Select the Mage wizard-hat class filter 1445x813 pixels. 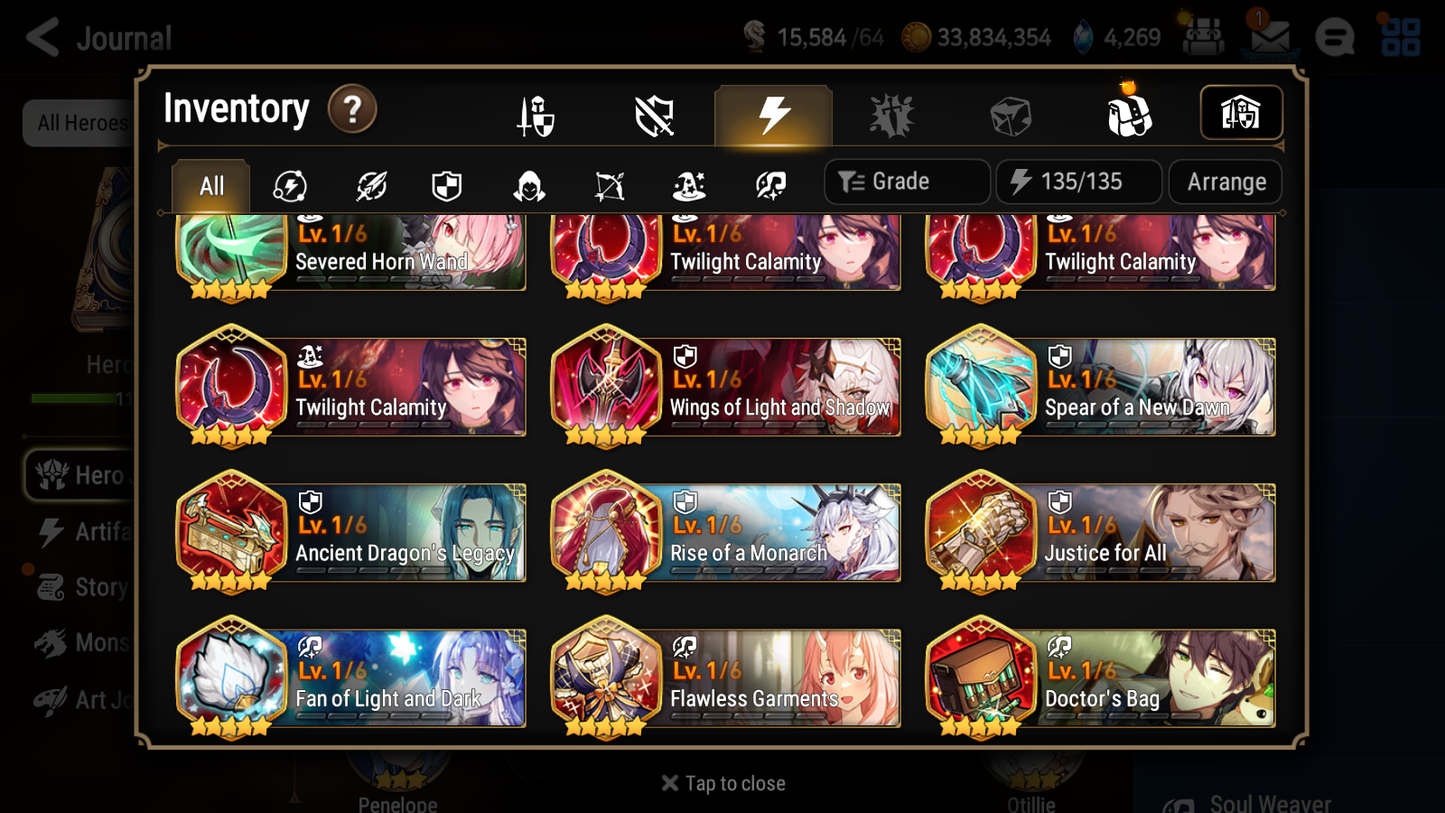point(688,182)
